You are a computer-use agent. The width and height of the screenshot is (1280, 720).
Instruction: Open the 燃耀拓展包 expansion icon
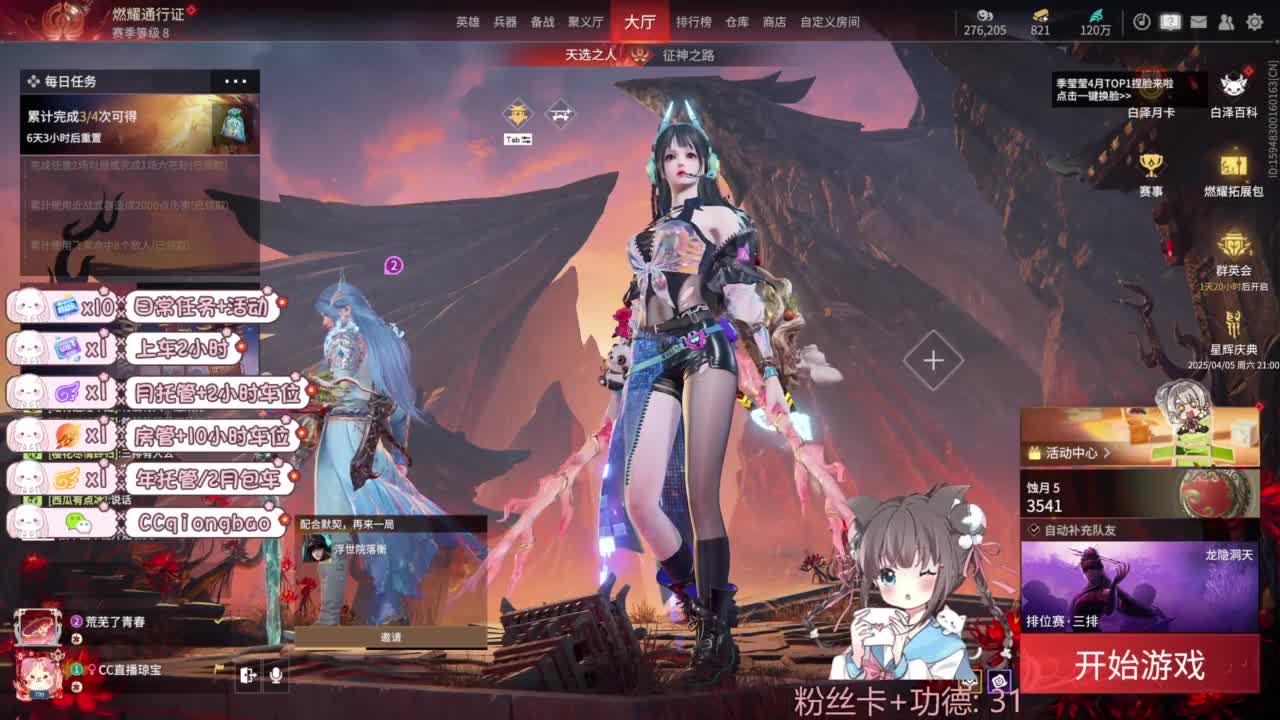coord(1233,162)
